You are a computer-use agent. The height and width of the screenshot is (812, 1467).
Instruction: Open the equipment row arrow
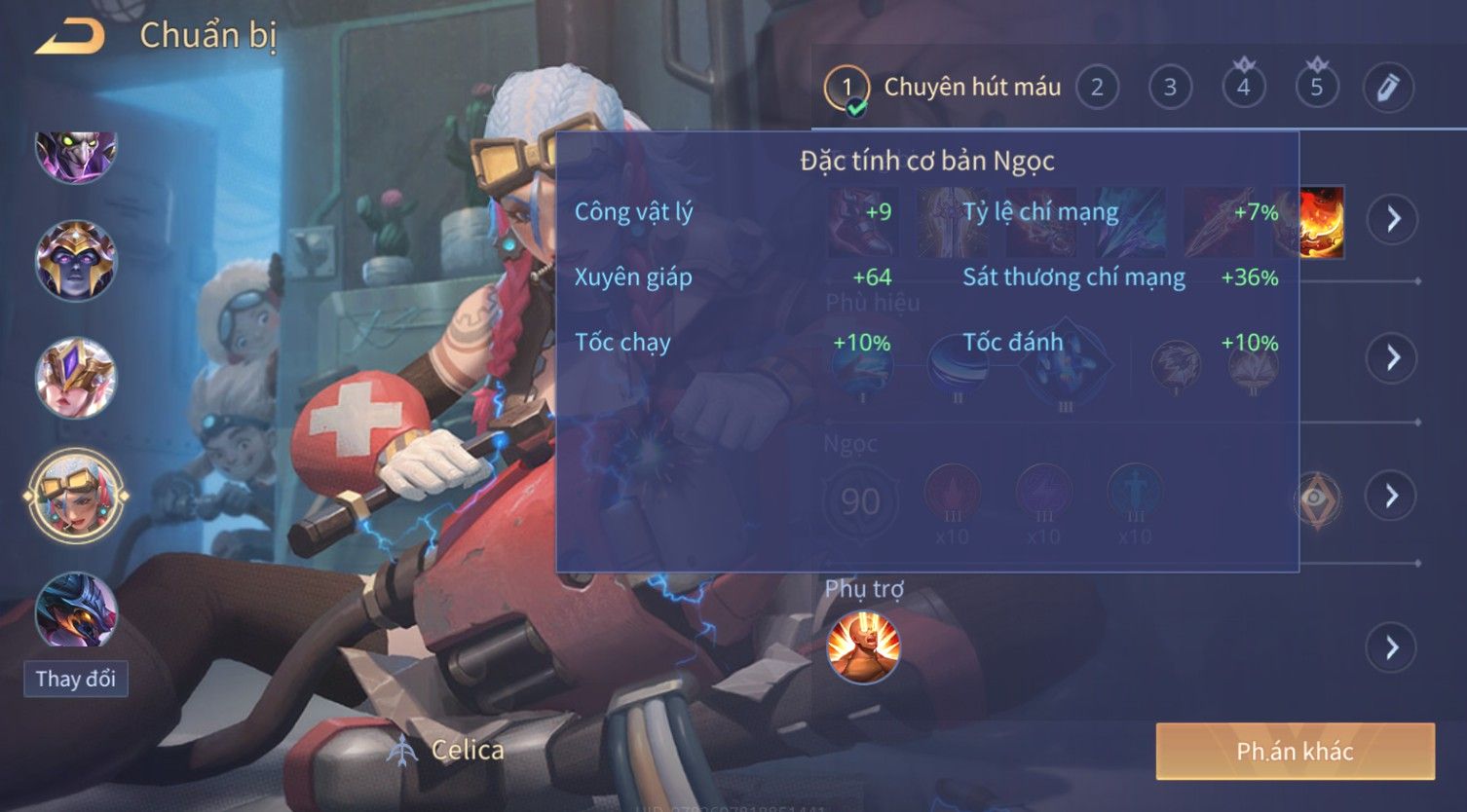tap(1393, 218)
